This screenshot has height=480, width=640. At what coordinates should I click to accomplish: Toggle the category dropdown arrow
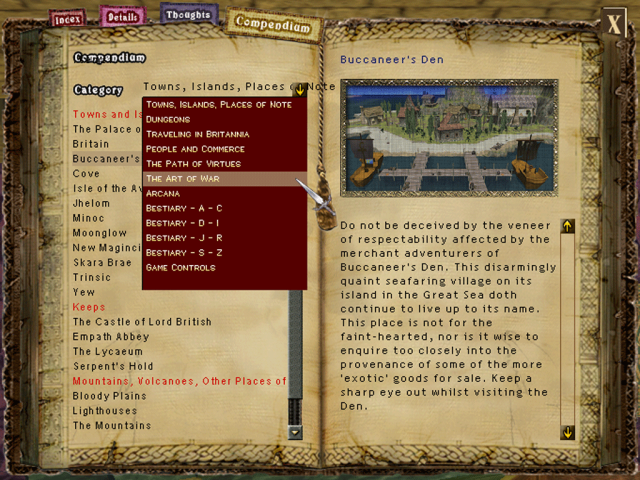tap(299, 89)
